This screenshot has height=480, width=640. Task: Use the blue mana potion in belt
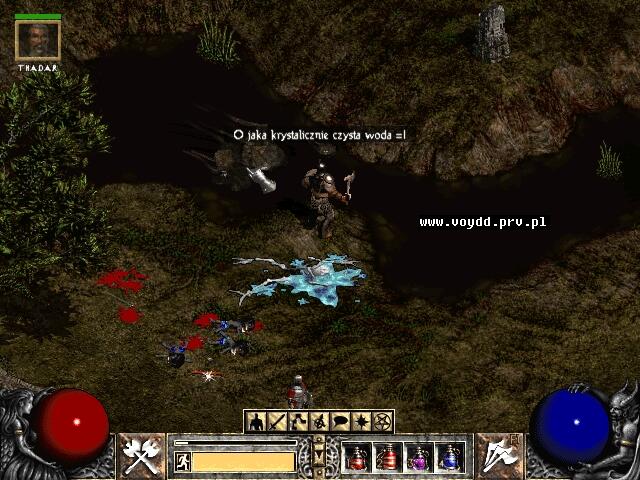point(450,457)
